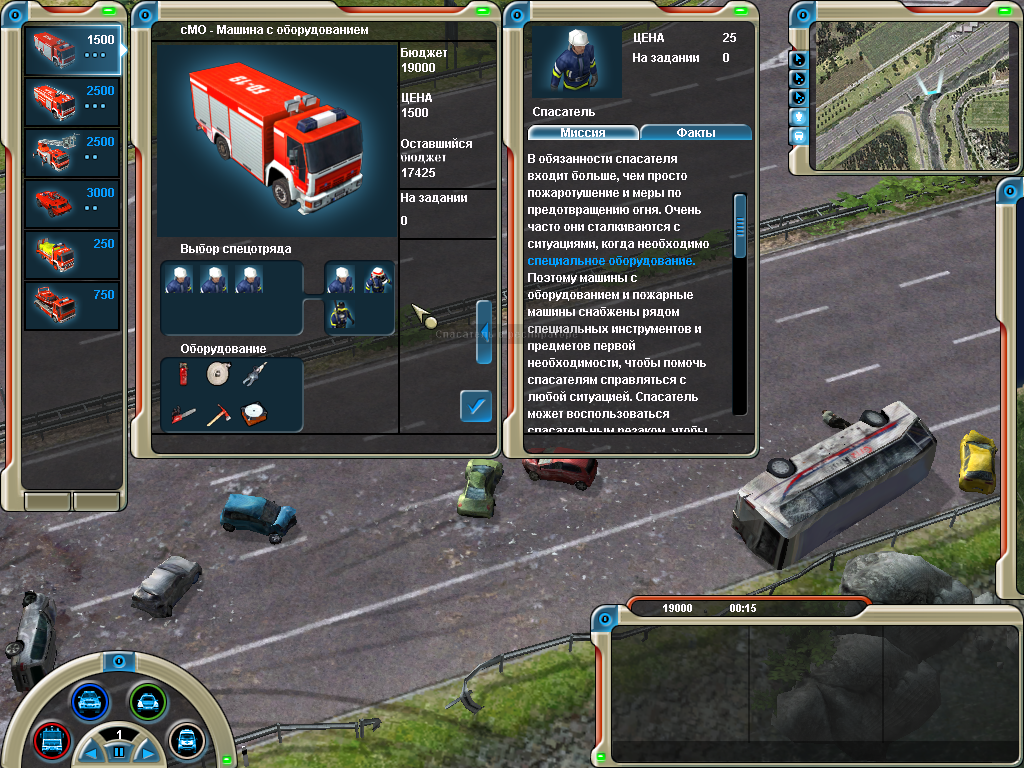Choose the fire axe equipment icon

coord(217,414)
